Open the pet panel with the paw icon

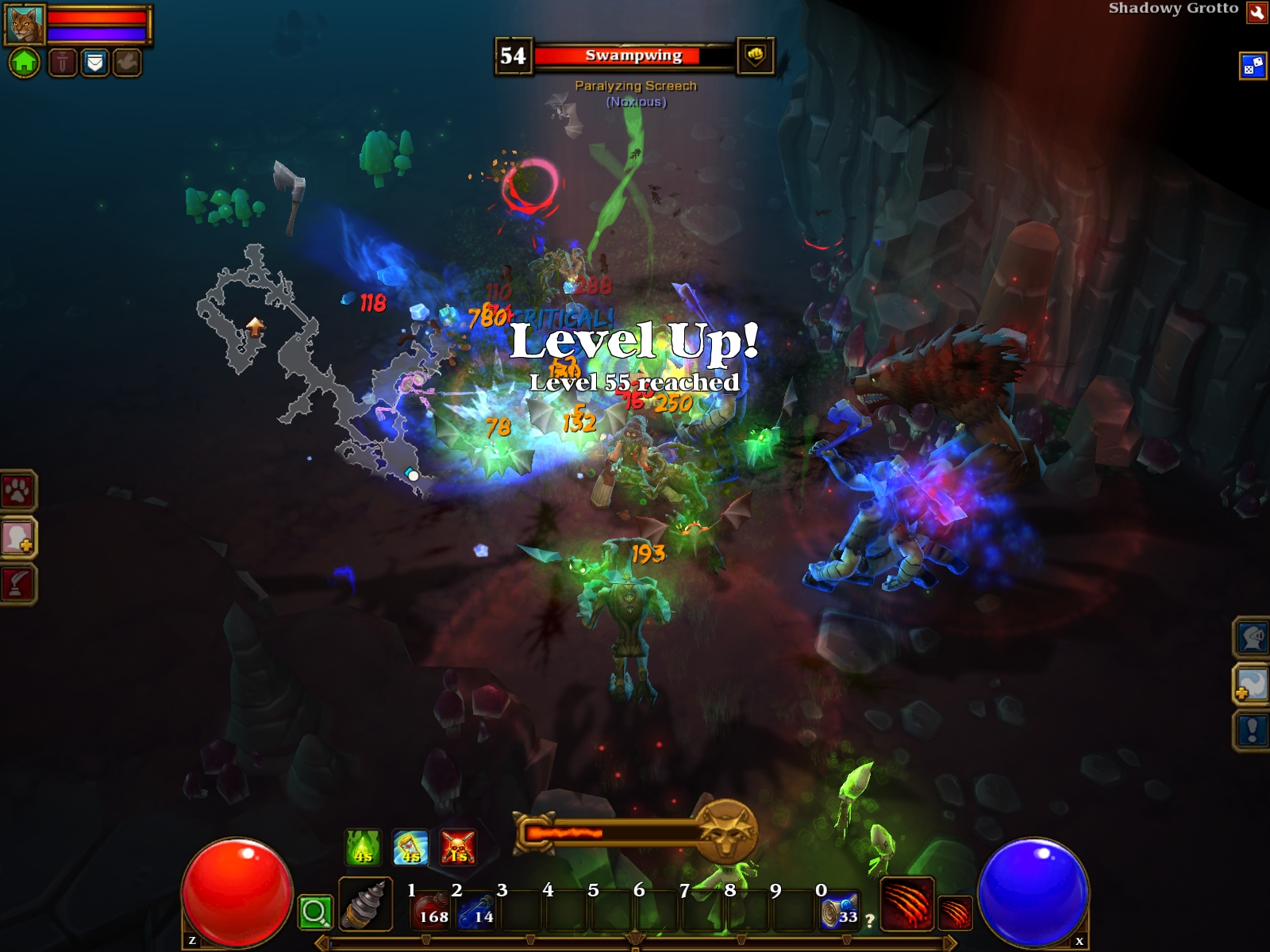pos(17,492)
